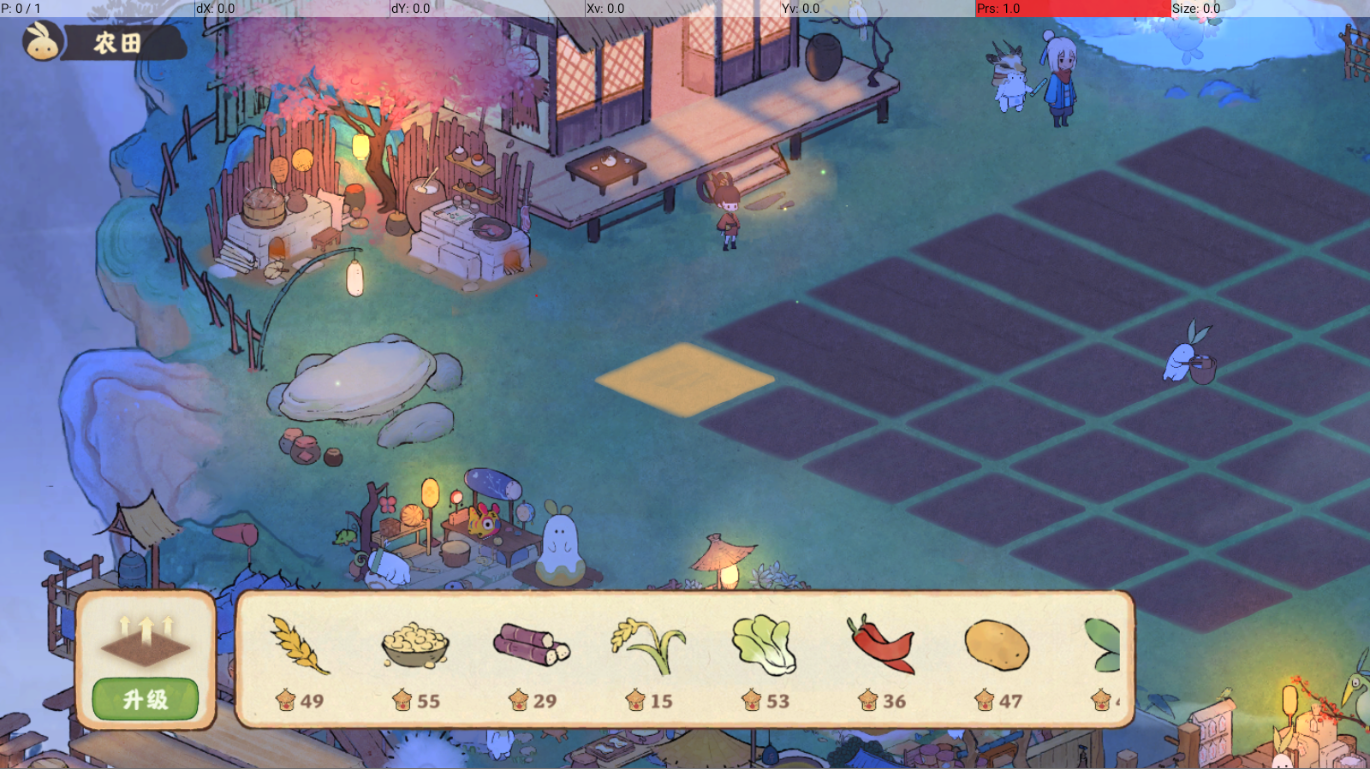
Task: Select the rice plant seed
Action: (647, 645)
